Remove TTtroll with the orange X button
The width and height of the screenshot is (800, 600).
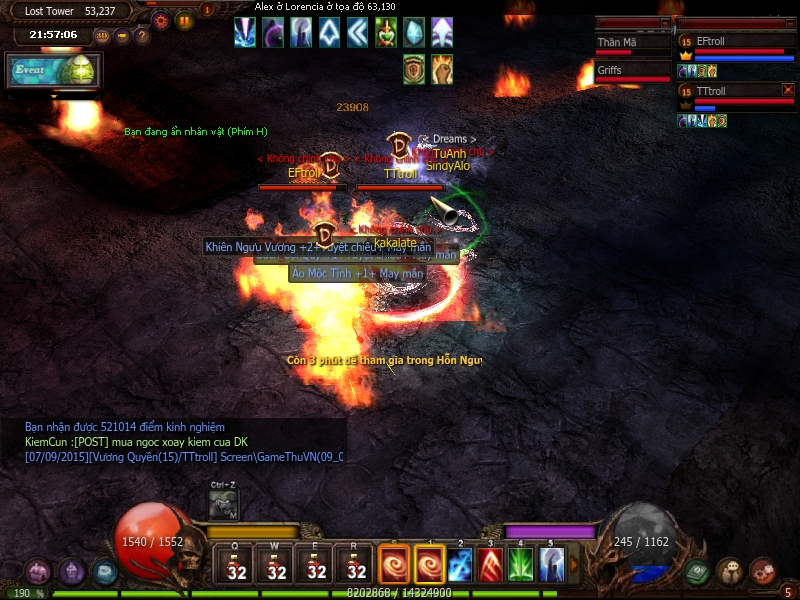click(x=788, y=90)
